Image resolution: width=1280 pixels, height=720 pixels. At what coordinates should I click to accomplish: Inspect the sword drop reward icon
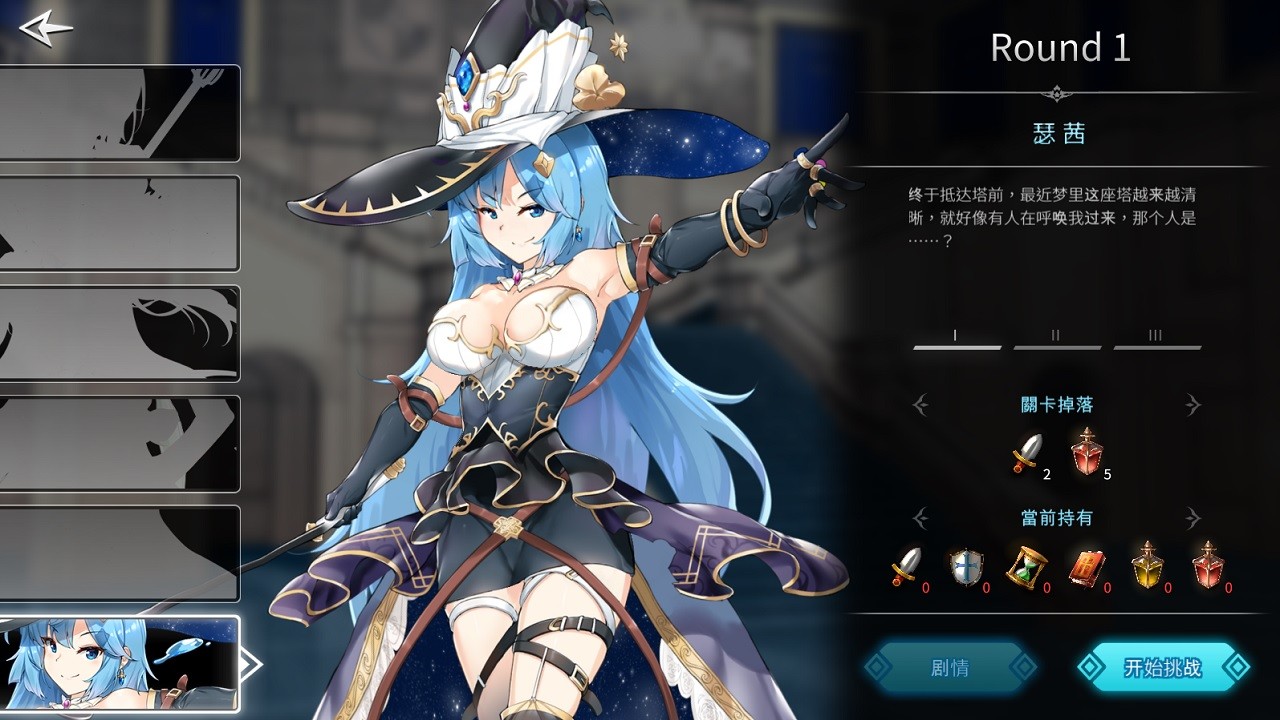coord(1028,453)
